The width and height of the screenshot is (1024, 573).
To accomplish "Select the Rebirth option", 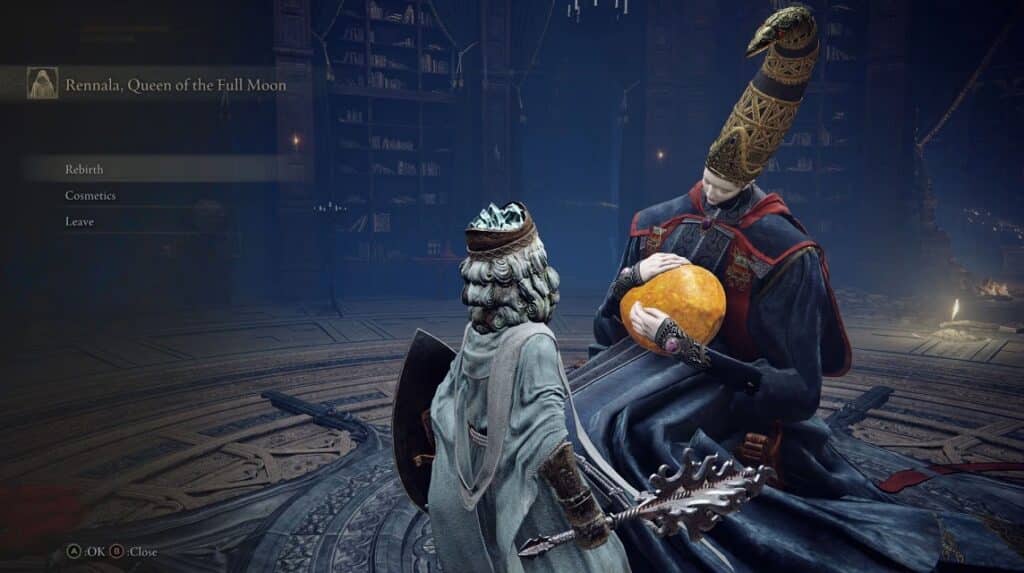I will coord(85,169).
